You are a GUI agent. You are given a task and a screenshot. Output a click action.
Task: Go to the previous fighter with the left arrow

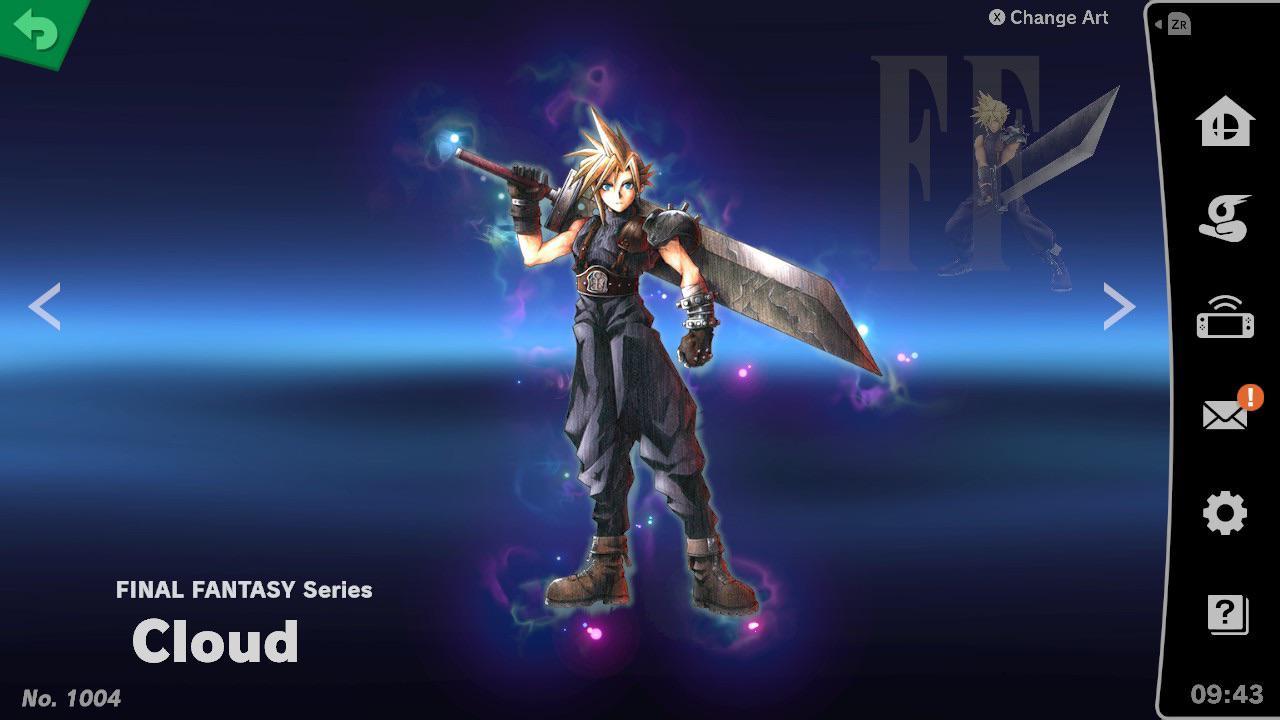click(44, 306)
